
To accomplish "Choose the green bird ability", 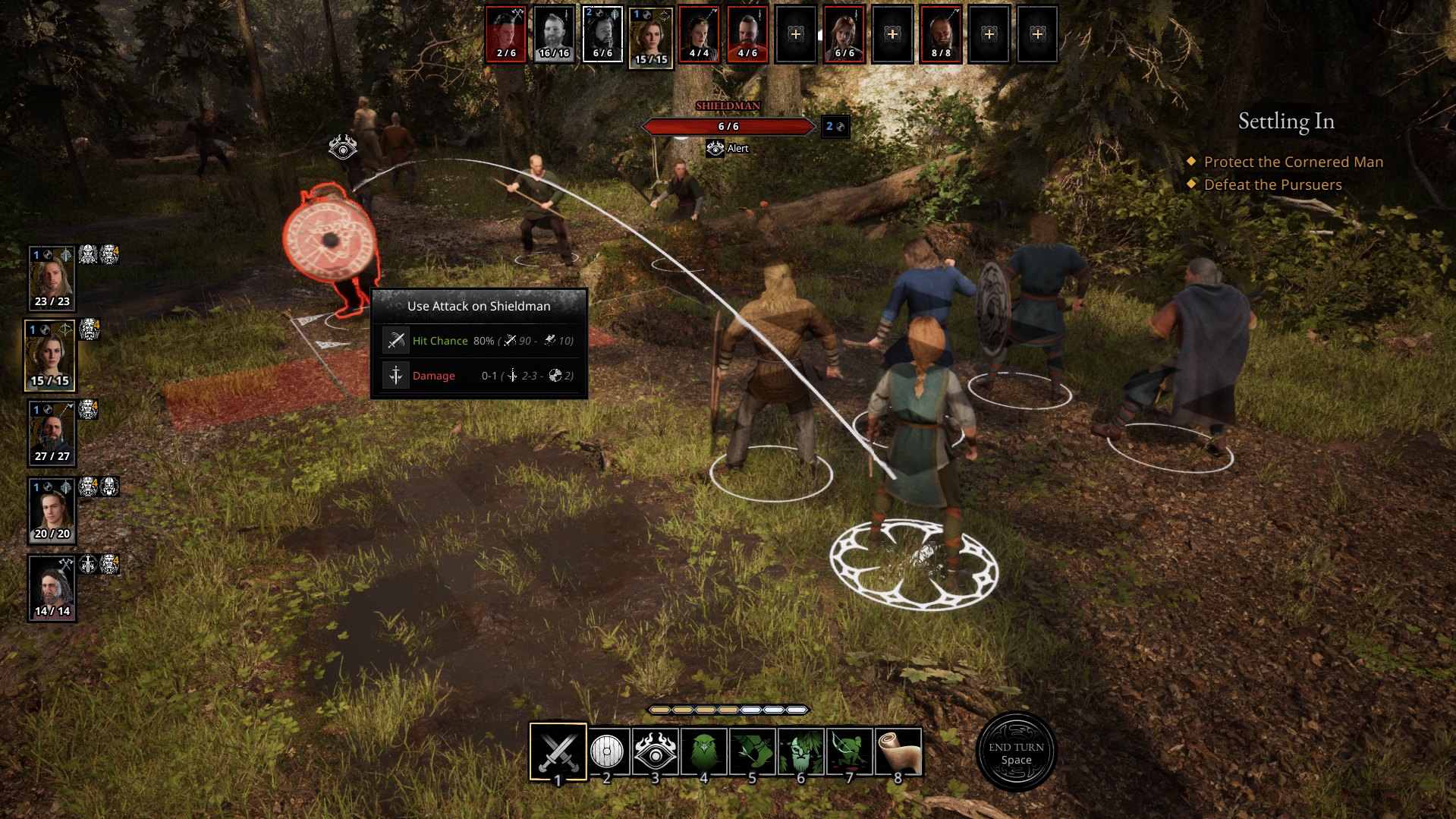I will (704, 751).
